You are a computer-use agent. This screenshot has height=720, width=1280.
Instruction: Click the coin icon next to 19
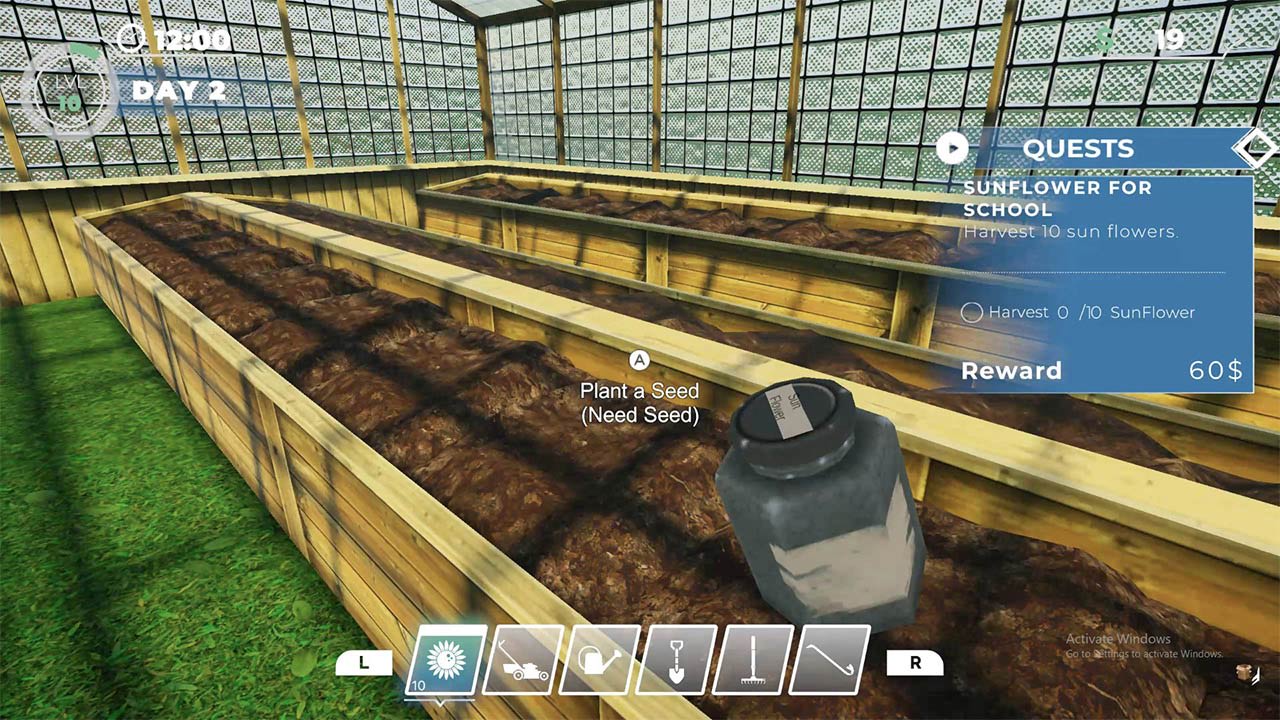[x=1106, y=38]
